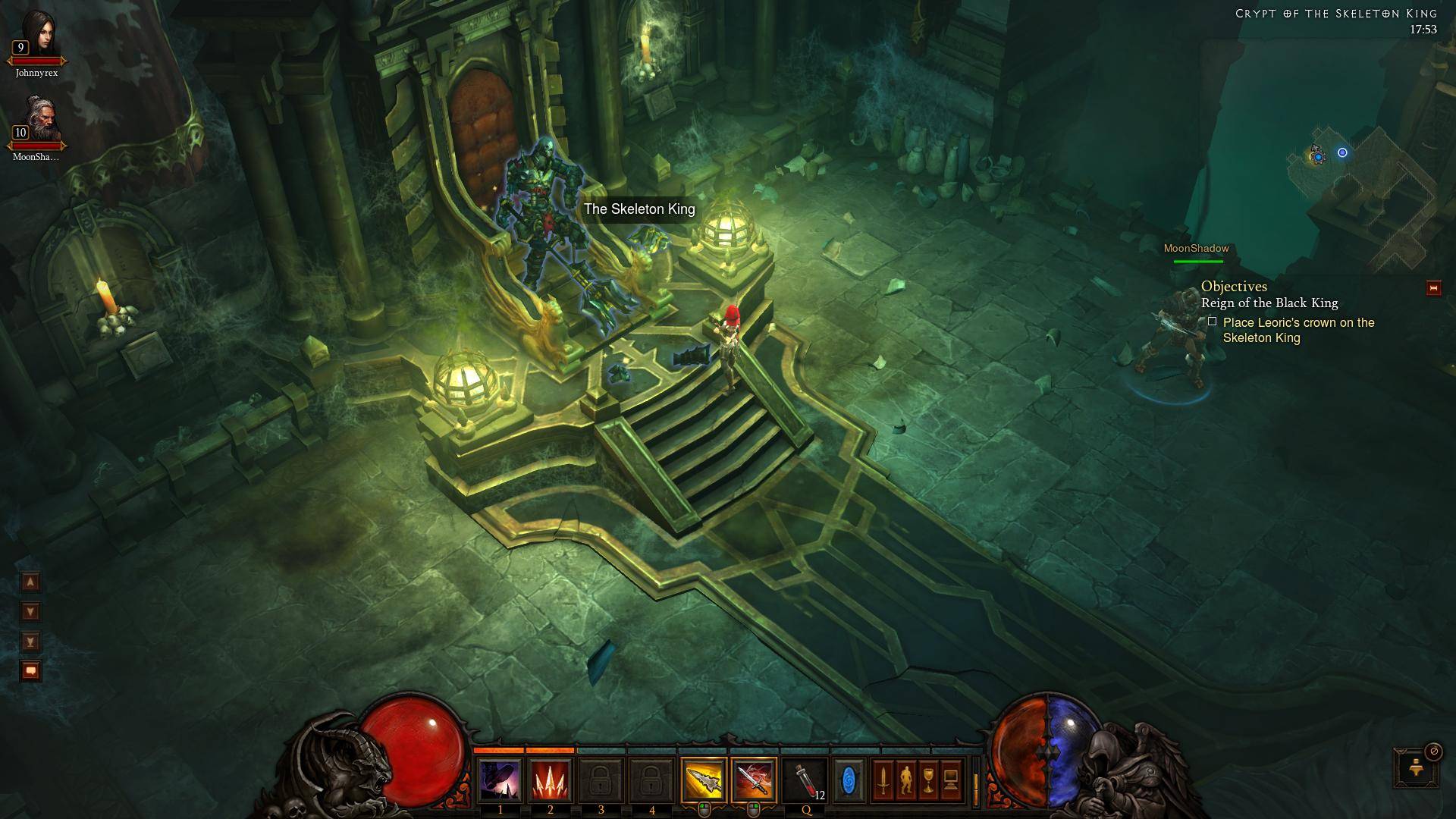Open the blue Town Portal

[x=849, y=780]
